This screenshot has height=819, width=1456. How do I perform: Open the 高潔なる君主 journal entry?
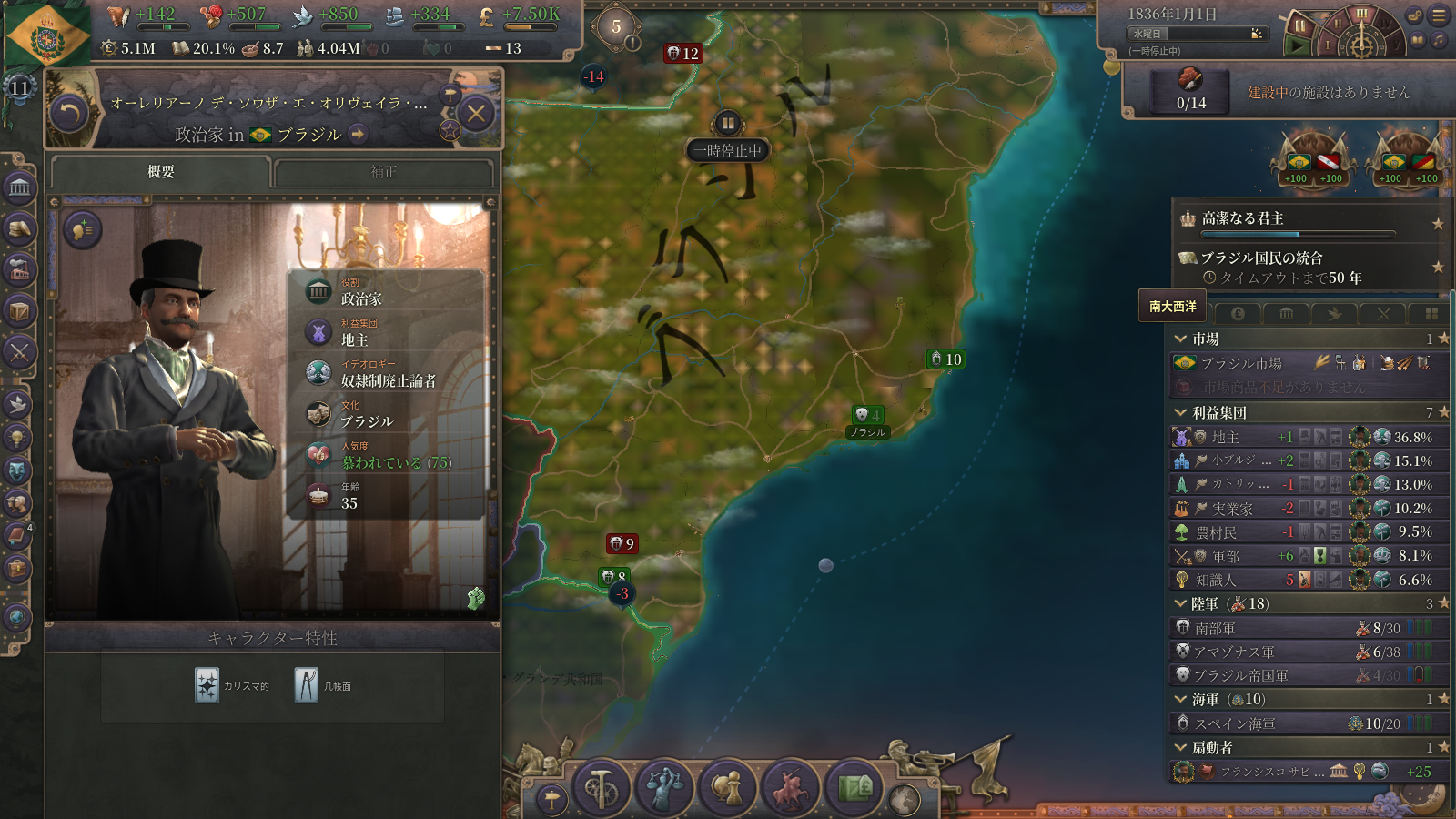(x=1242, y=218)
